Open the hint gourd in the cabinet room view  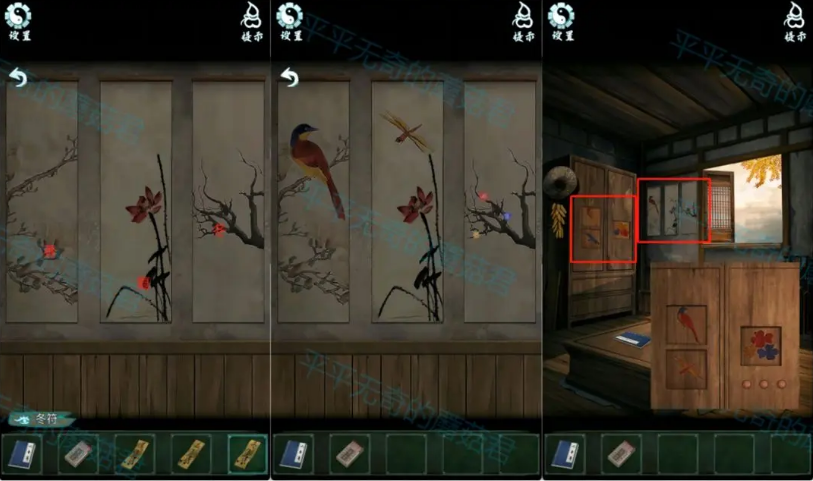[793, 20]
